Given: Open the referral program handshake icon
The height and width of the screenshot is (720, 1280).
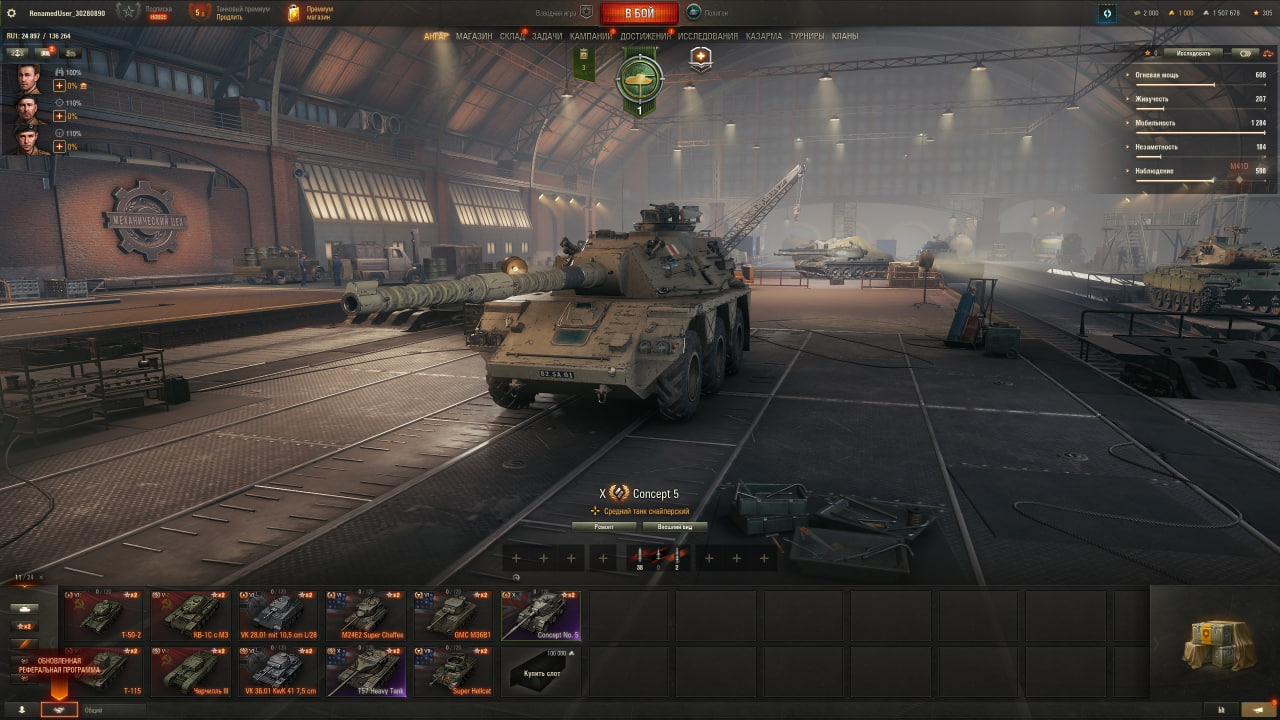Looking at the screenshot, I should tap(59, 710).
